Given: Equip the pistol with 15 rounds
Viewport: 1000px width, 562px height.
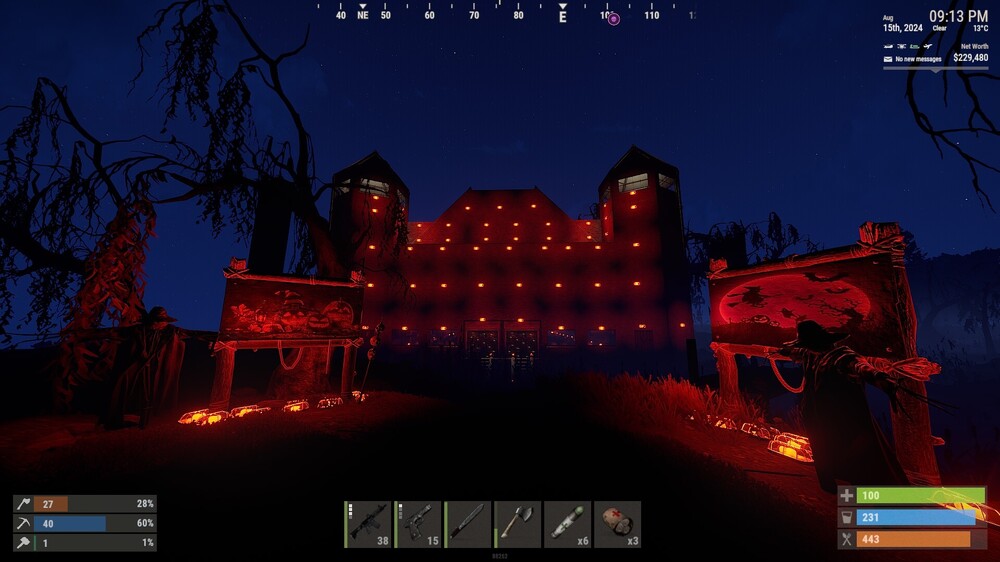Looking at the screenshot, I should pos(418,524).
